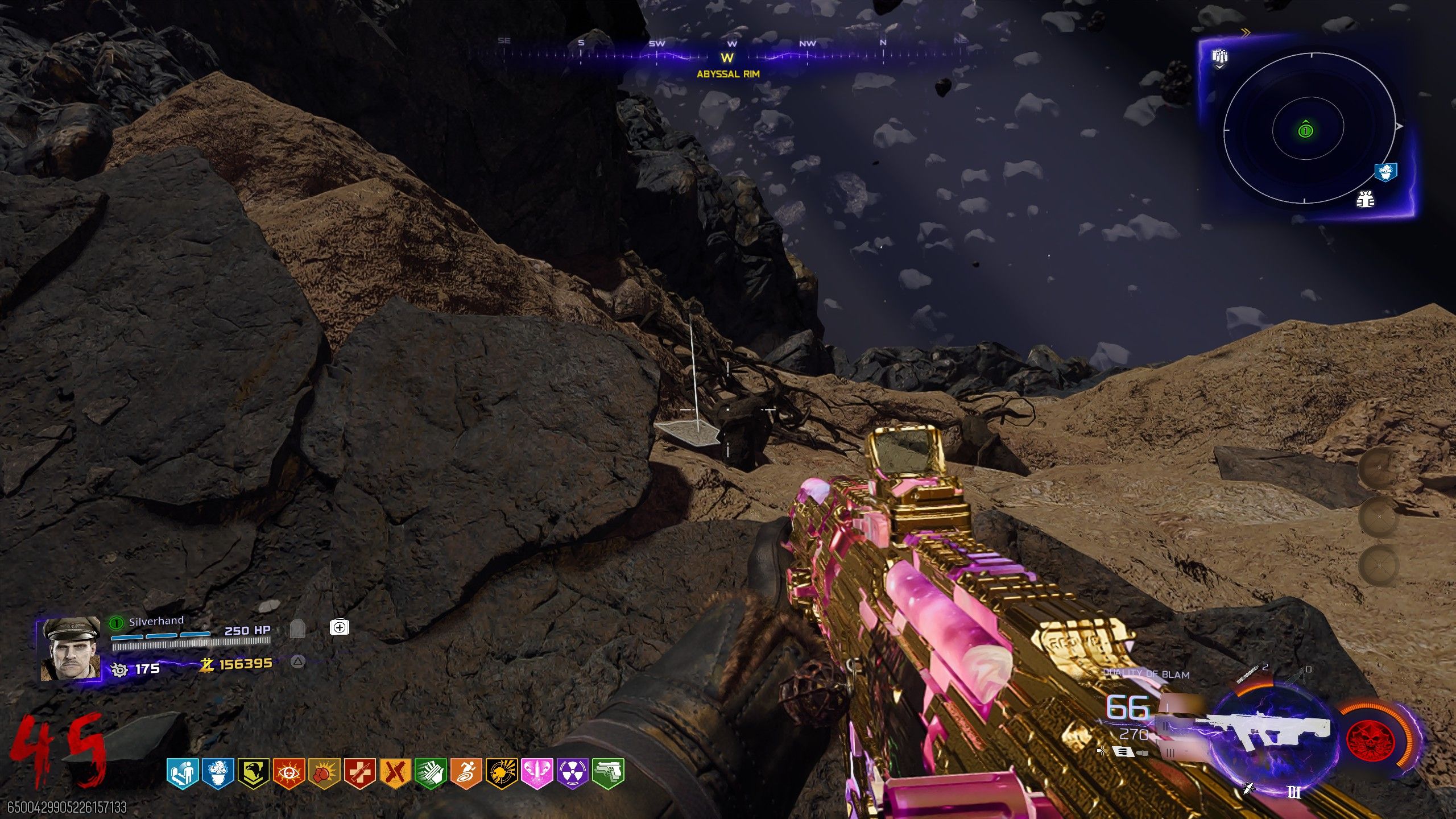
Task: Click the eagle head perk icon
Action: 253,773
